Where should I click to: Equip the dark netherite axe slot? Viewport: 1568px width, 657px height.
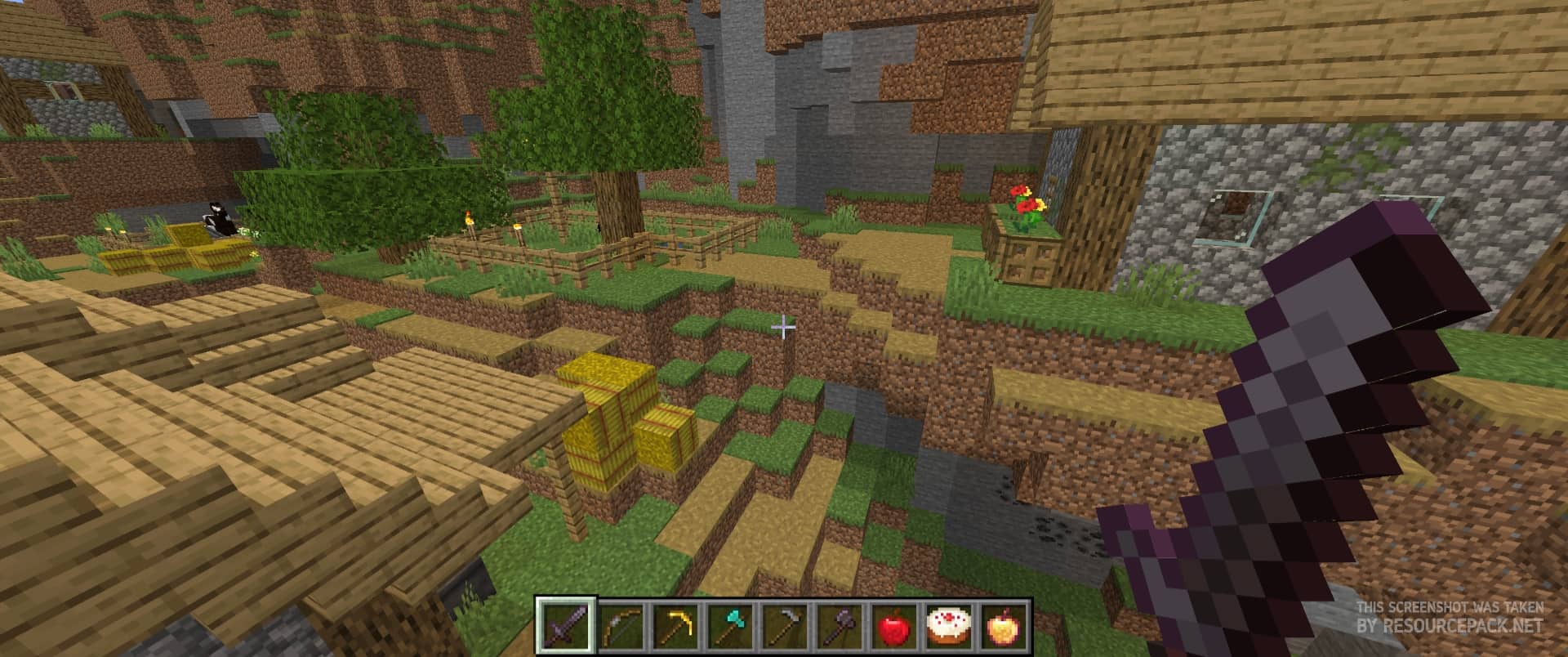838,627
